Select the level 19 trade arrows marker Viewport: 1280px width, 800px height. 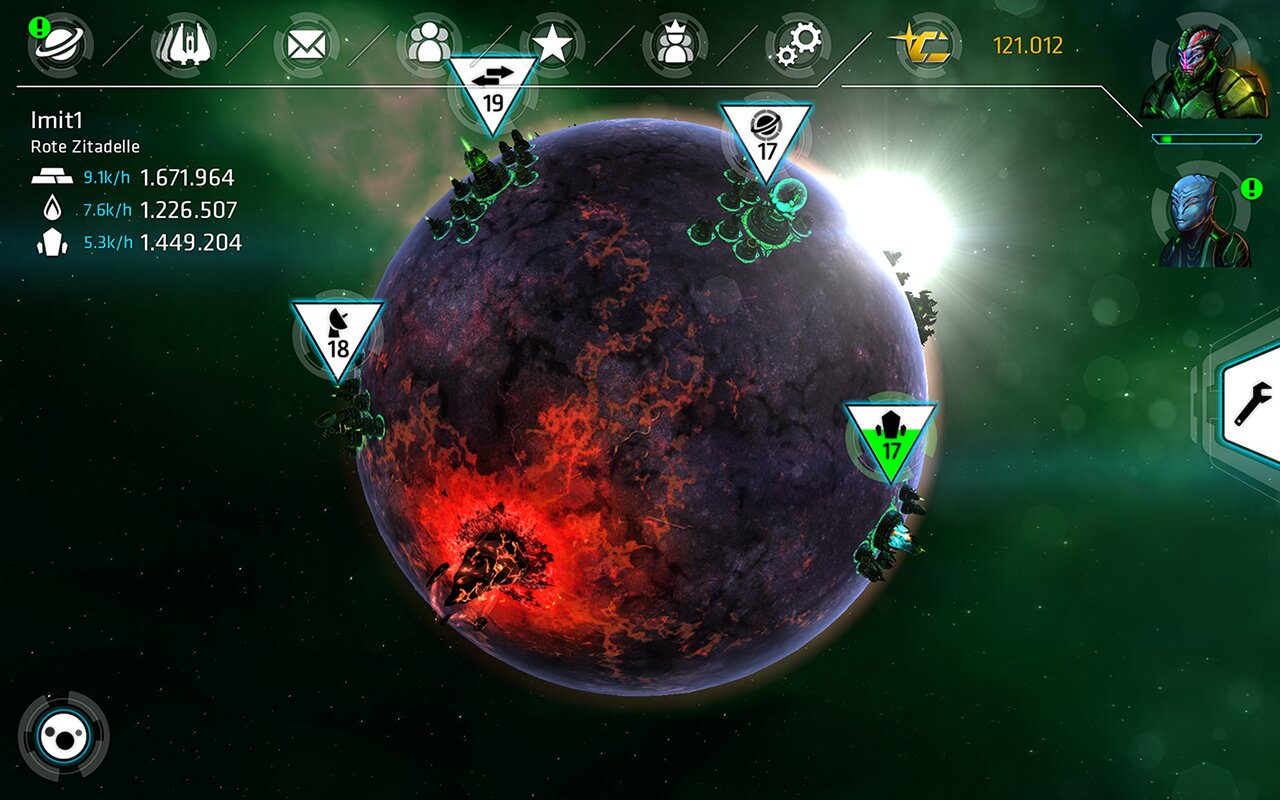492,90
